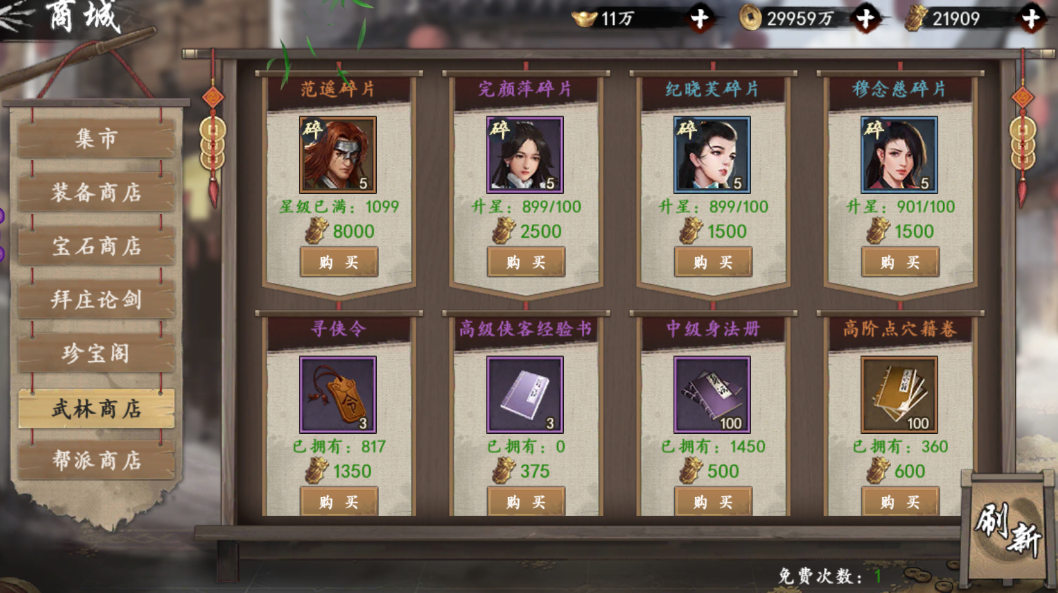The width and height of the screenshot is (1058, 593).
Task: Buy the 纪晓芙碎片 fragment
Action: coord(713,262)
